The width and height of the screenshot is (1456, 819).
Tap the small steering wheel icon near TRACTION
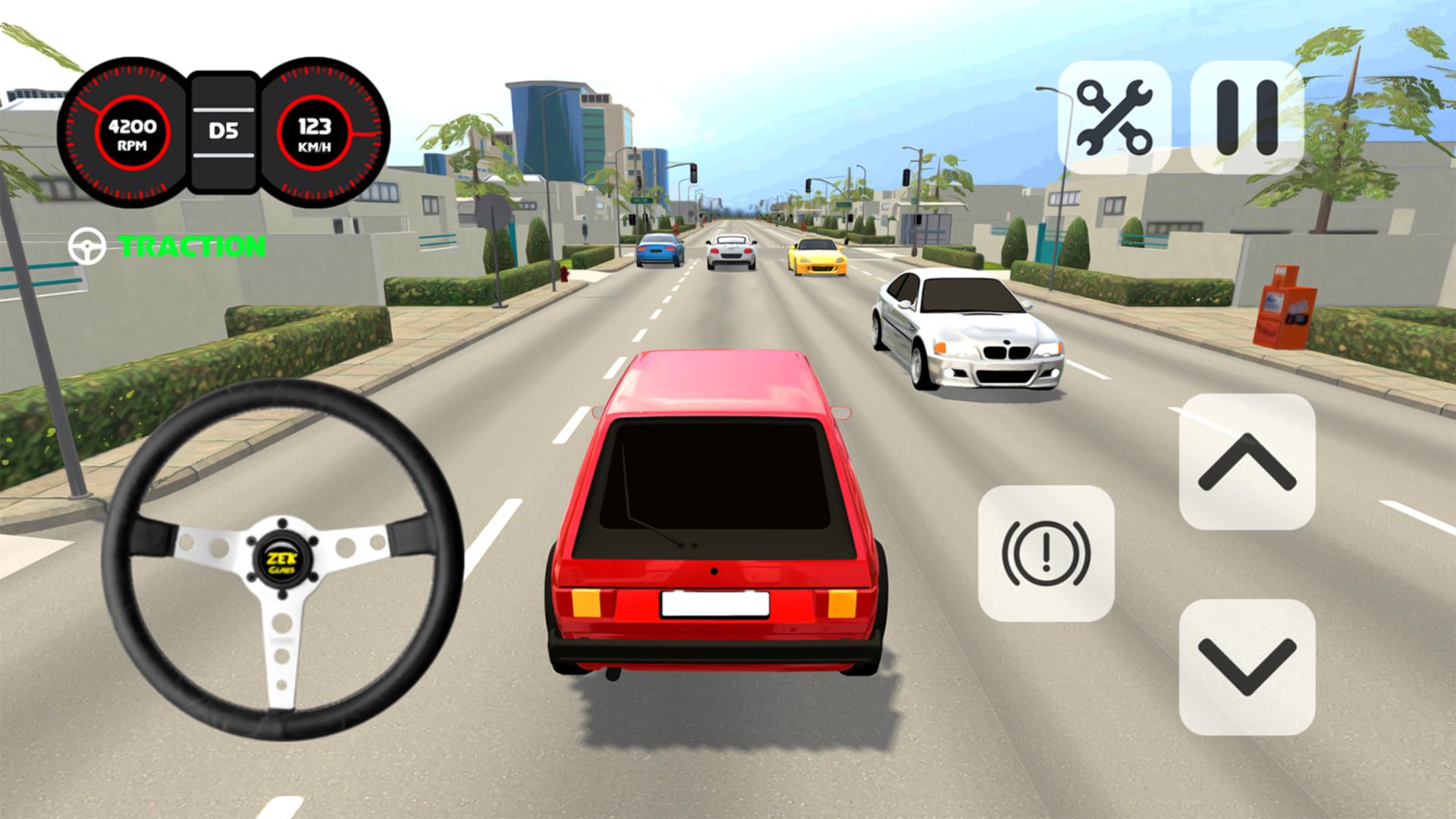[x=86, y=244]
